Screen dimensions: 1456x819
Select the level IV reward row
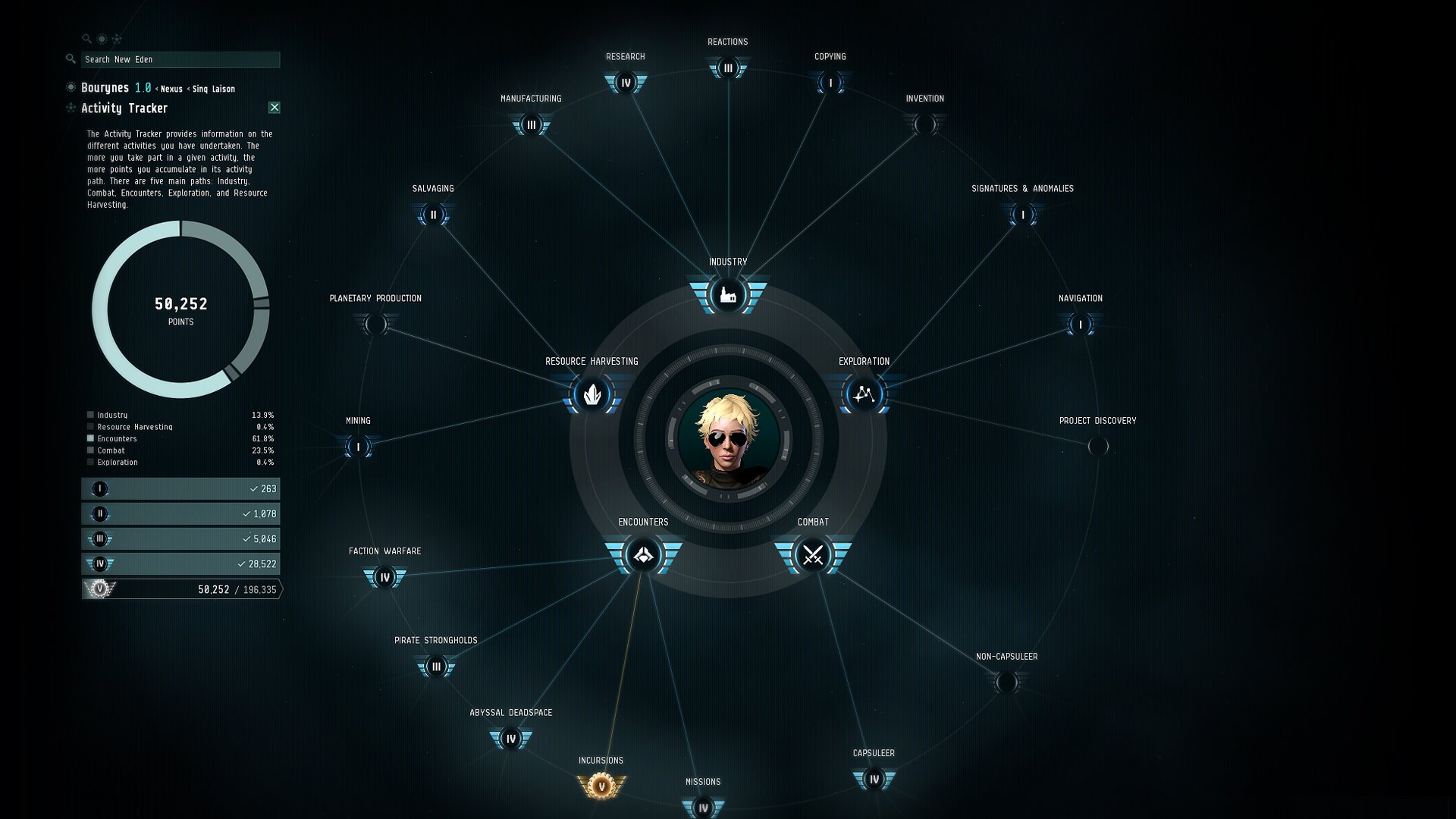pyautogui.click(x=180, y=563)
